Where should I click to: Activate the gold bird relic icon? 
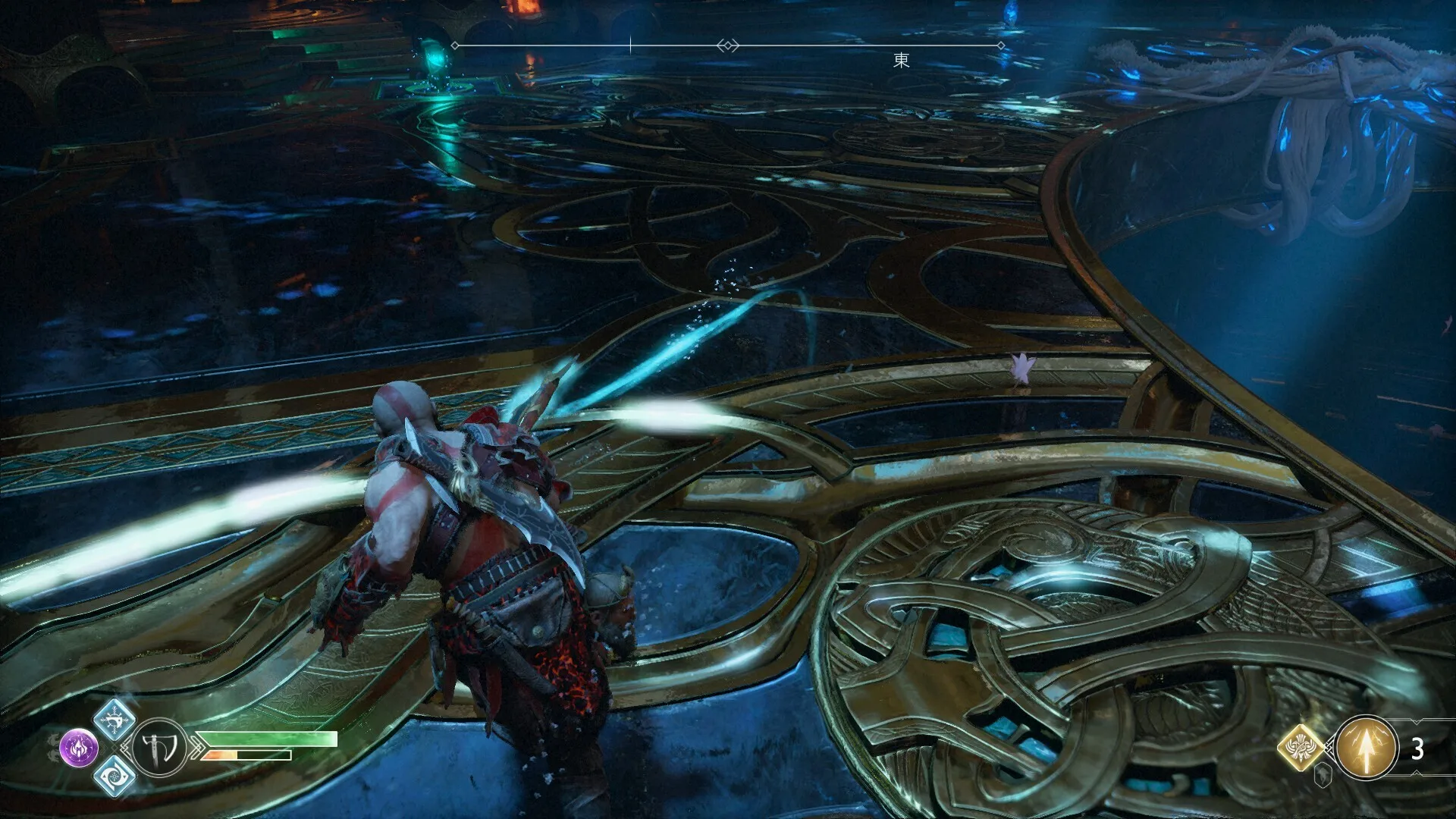pos(1302,748)
